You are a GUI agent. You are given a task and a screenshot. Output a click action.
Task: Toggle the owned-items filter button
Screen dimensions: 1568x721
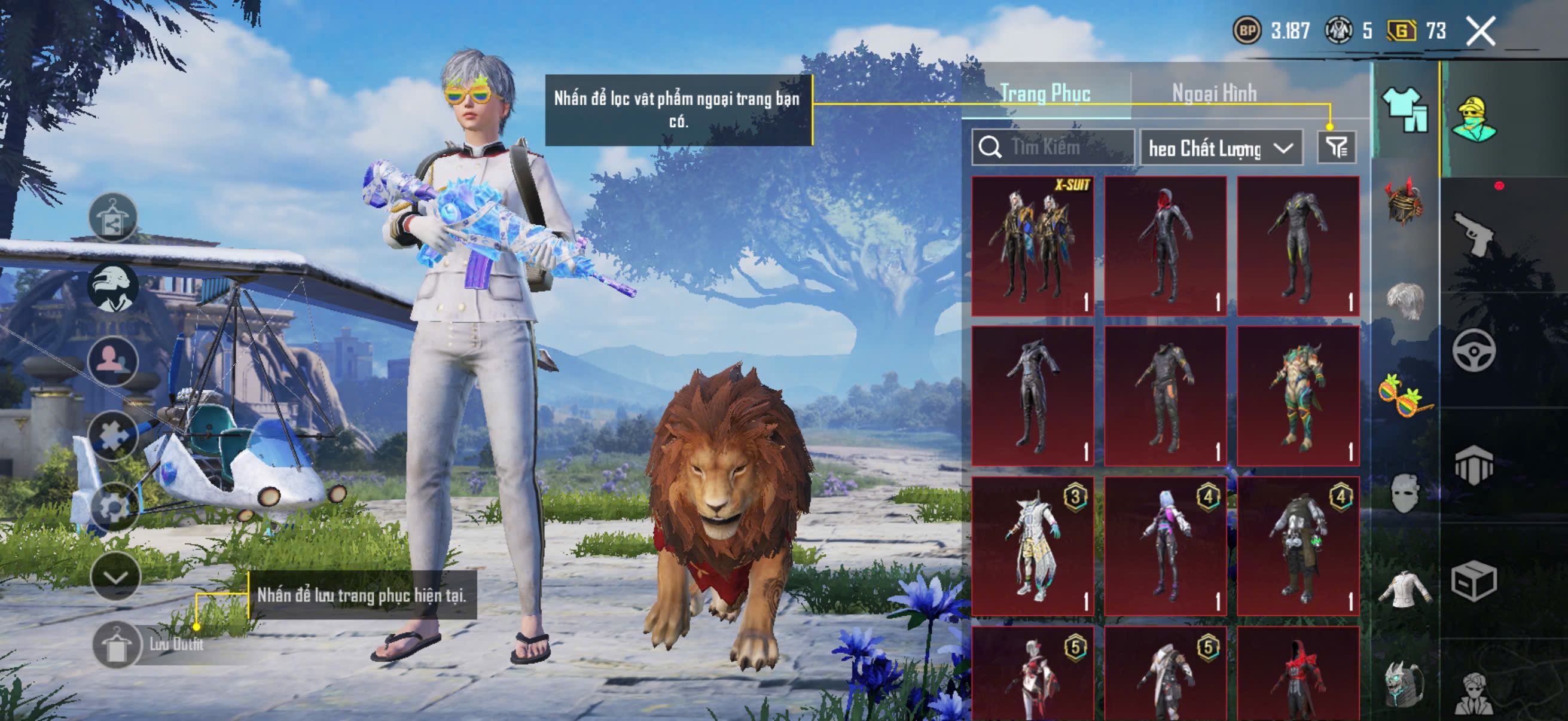1336,147
